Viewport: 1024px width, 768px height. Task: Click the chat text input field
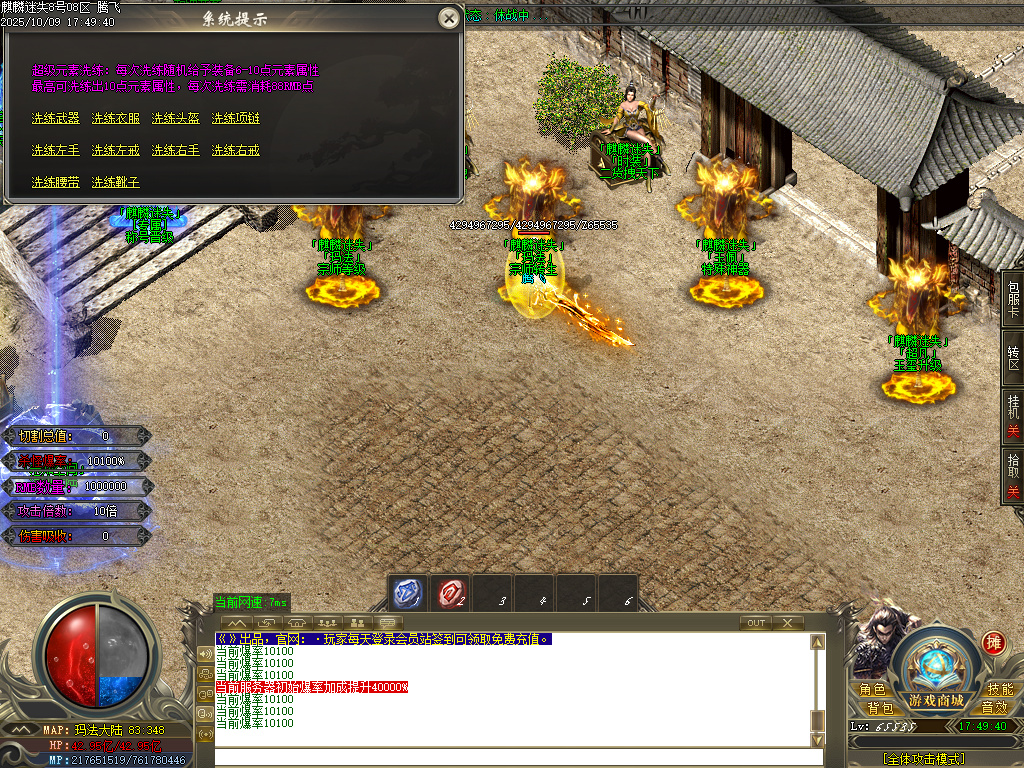(x=510, y=757)
